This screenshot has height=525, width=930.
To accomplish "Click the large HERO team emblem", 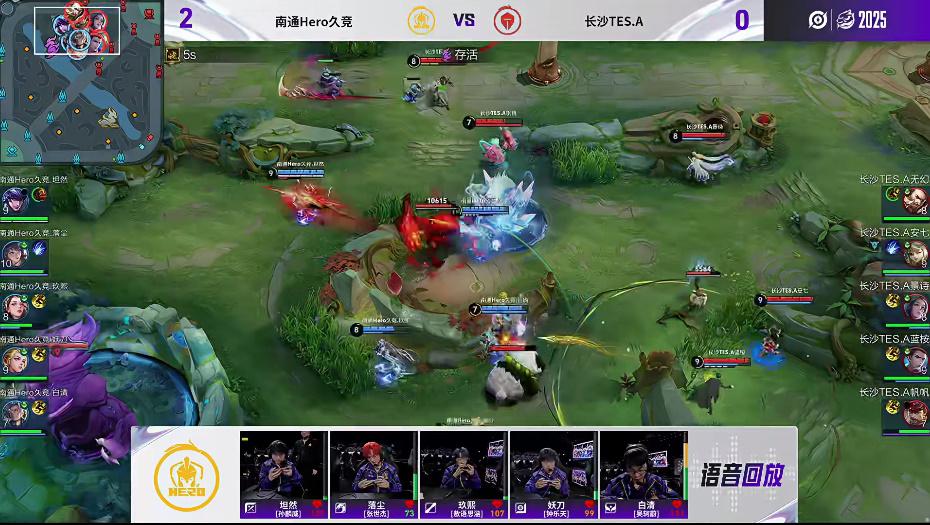I will (x=186, y=475).
